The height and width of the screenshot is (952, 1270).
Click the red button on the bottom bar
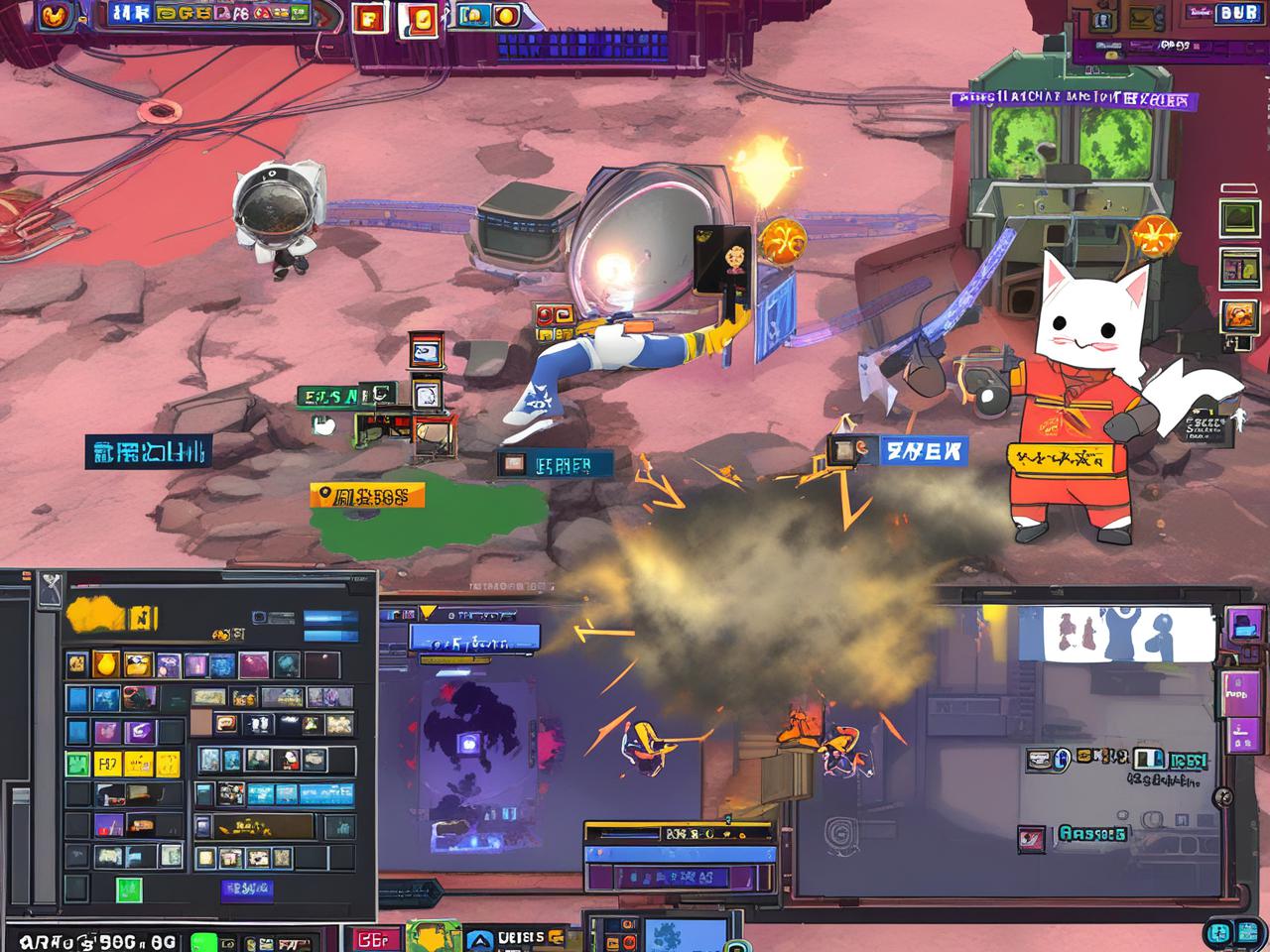coord(373,938)
